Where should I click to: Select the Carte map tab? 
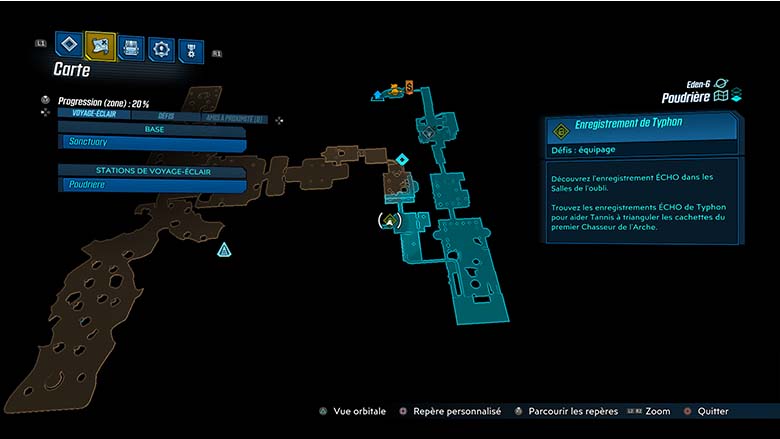coord(100,44)
